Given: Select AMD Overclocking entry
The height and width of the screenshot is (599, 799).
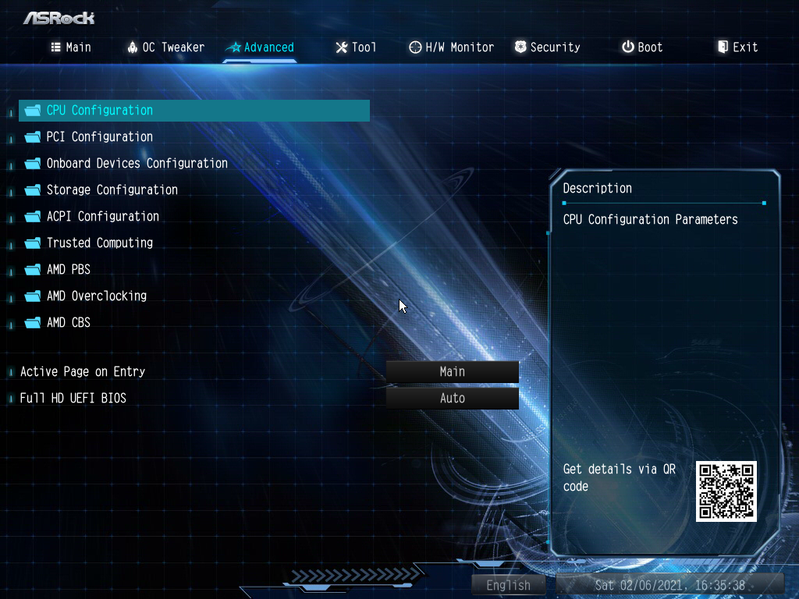Looking at the screenshot, I should coord(96,296).
